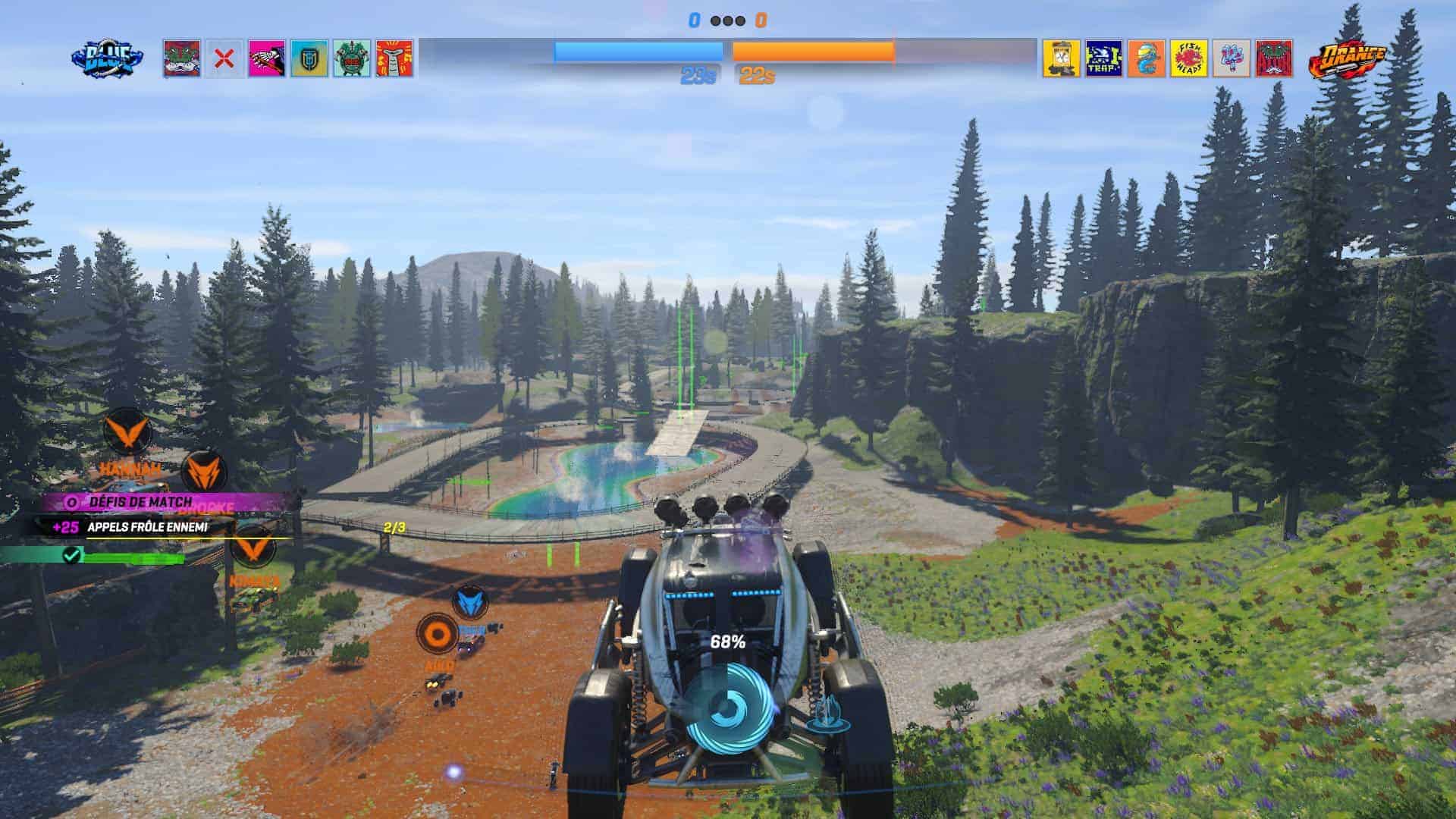Click the orange marker above Hannah
The width and height of the screenshot is (1456, 819).
[126, 431]
